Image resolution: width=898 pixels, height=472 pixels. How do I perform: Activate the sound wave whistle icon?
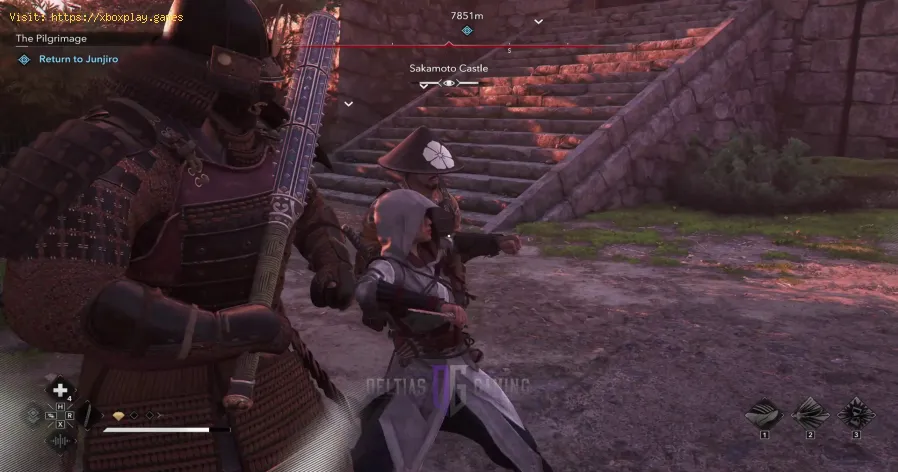[61, 441]
